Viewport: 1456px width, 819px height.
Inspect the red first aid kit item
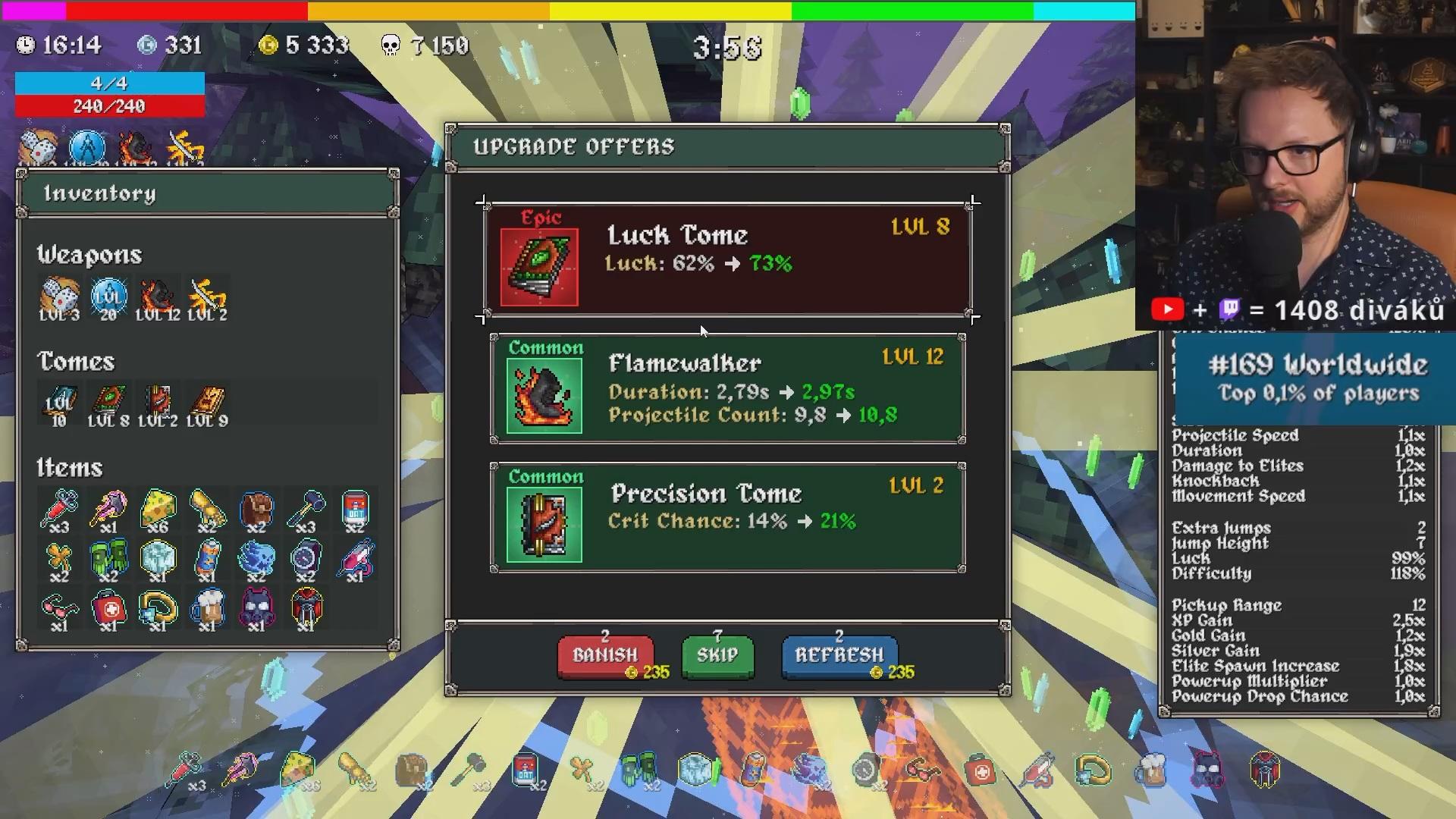108,610
